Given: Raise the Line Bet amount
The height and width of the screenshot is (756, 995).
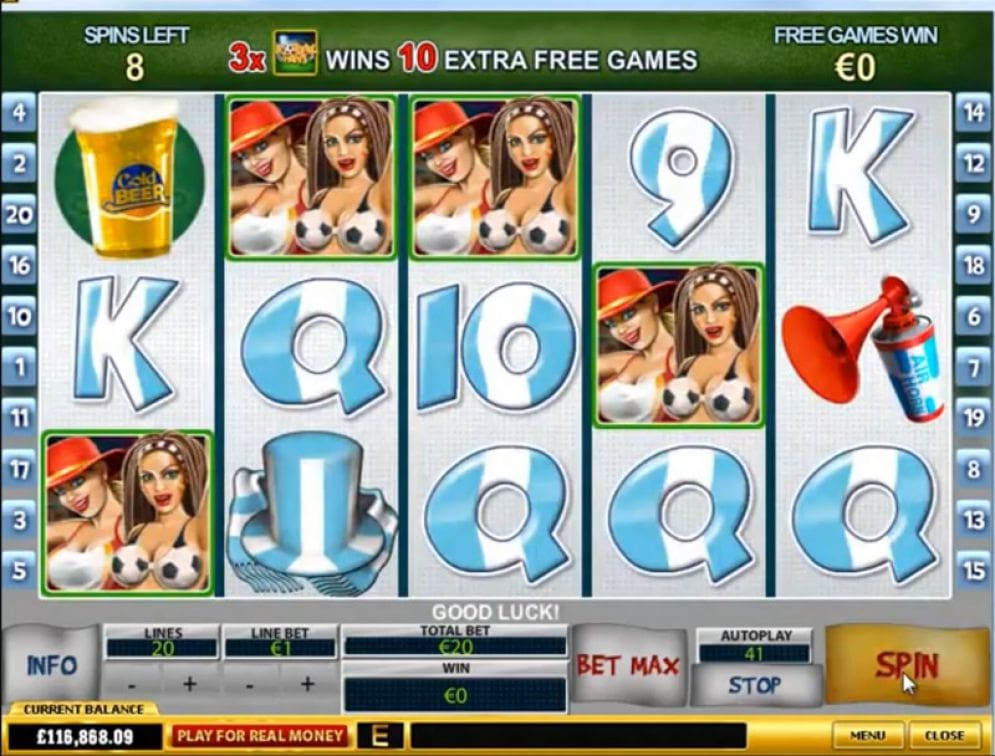Looking at the screenshot, I should [x=307, y=684].
